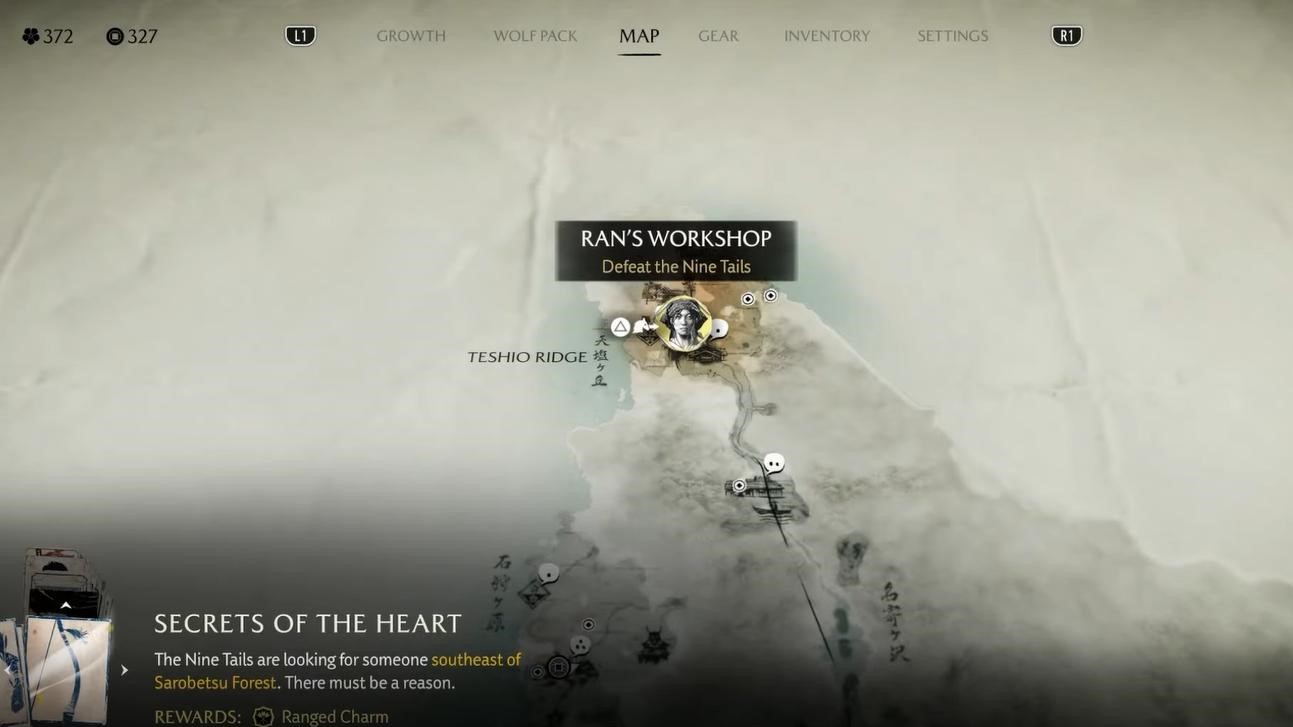Click the up arrow above the quest card
1293x727 pixels.
(66, 605)
